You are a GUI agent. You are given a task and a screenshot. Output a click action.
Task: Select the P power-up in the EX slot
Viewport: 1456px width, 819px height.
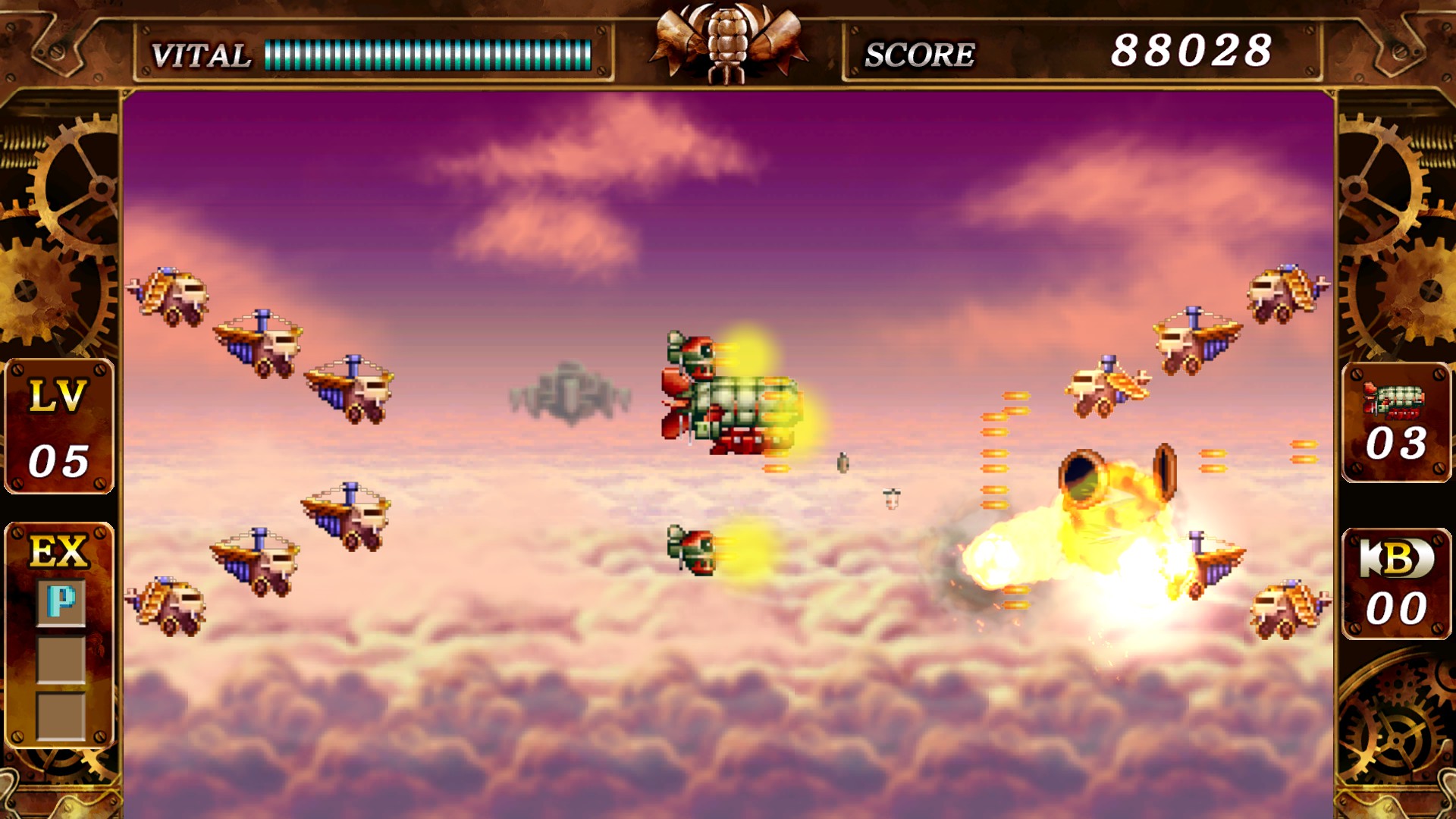[x=61, y=603]
